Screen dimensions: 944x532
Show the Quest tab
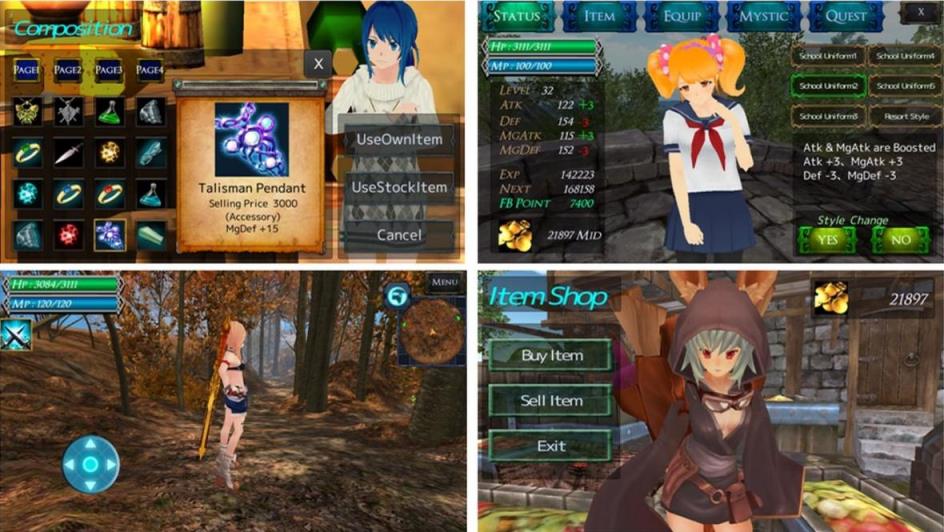846,16
